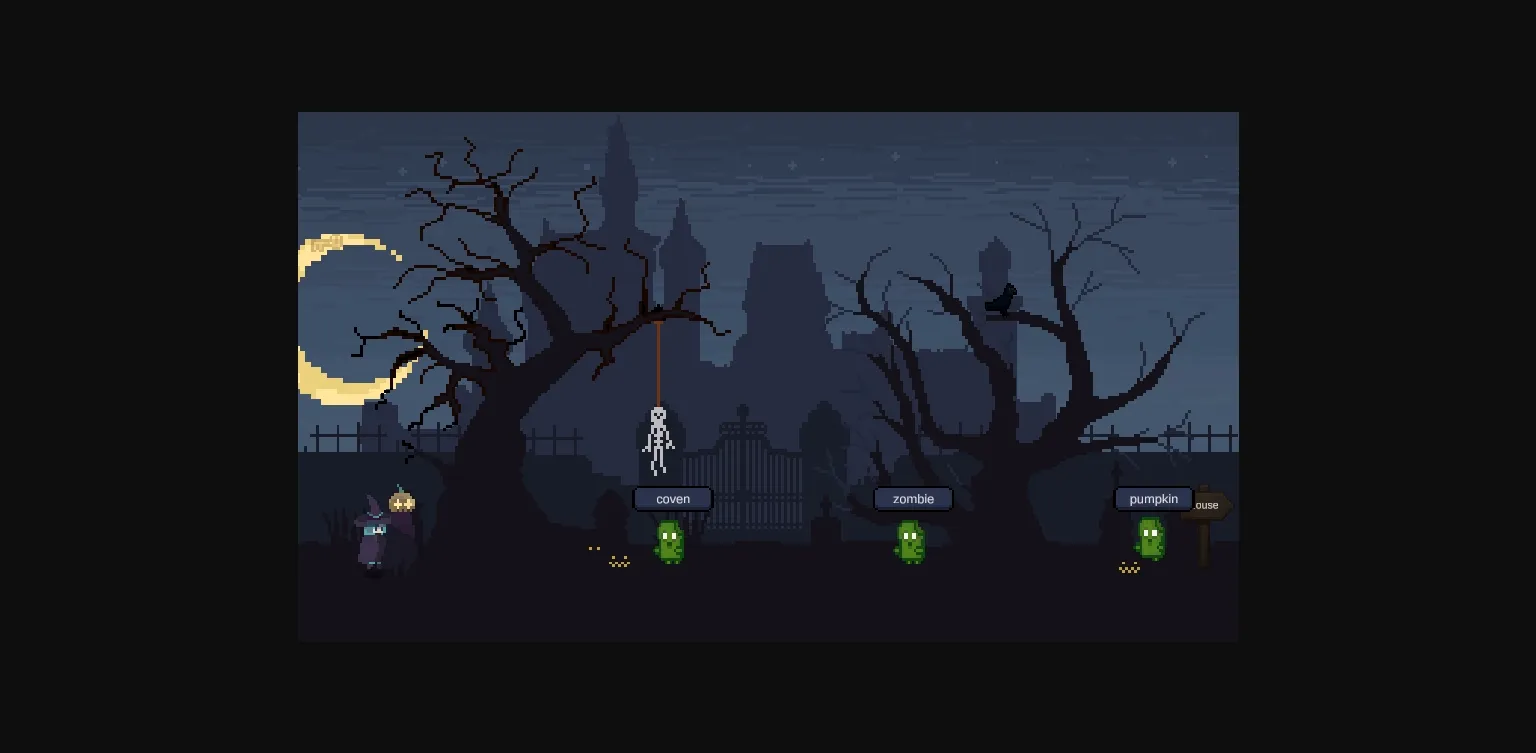Select the pumpkin label on the right
The width and height of the screenshot is (1536, 753).
[1153, 499]
